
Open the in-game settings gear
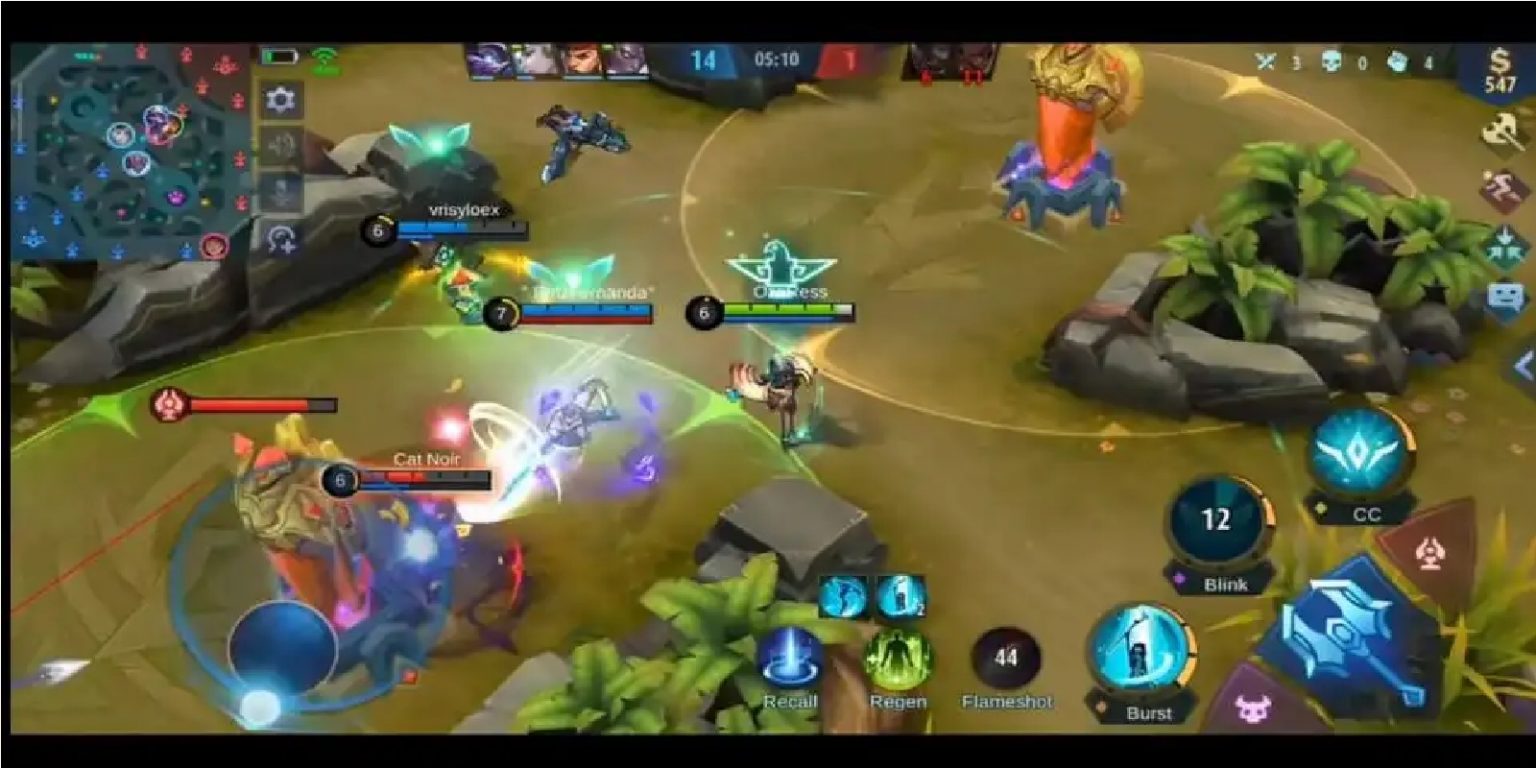(x=283, y=100)
